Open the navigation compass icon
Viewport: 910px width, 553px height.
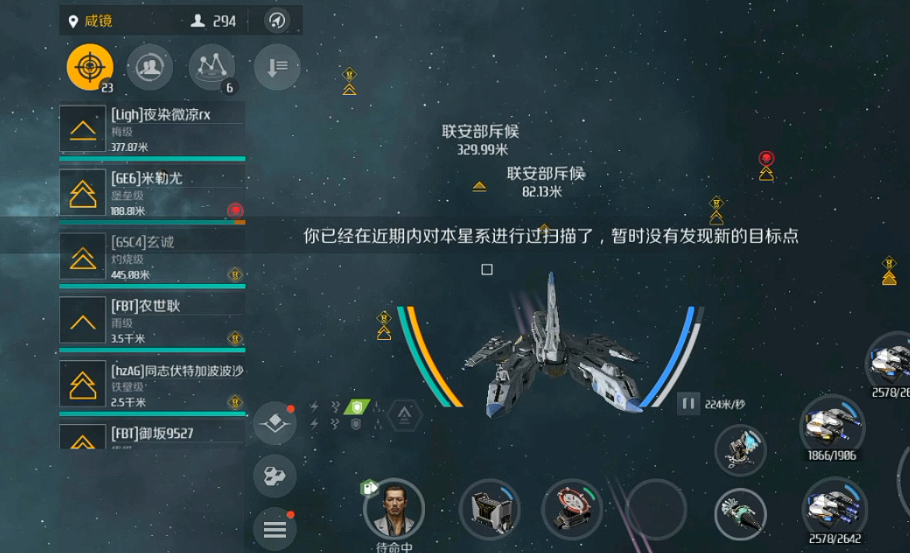(x=277, y=20)
